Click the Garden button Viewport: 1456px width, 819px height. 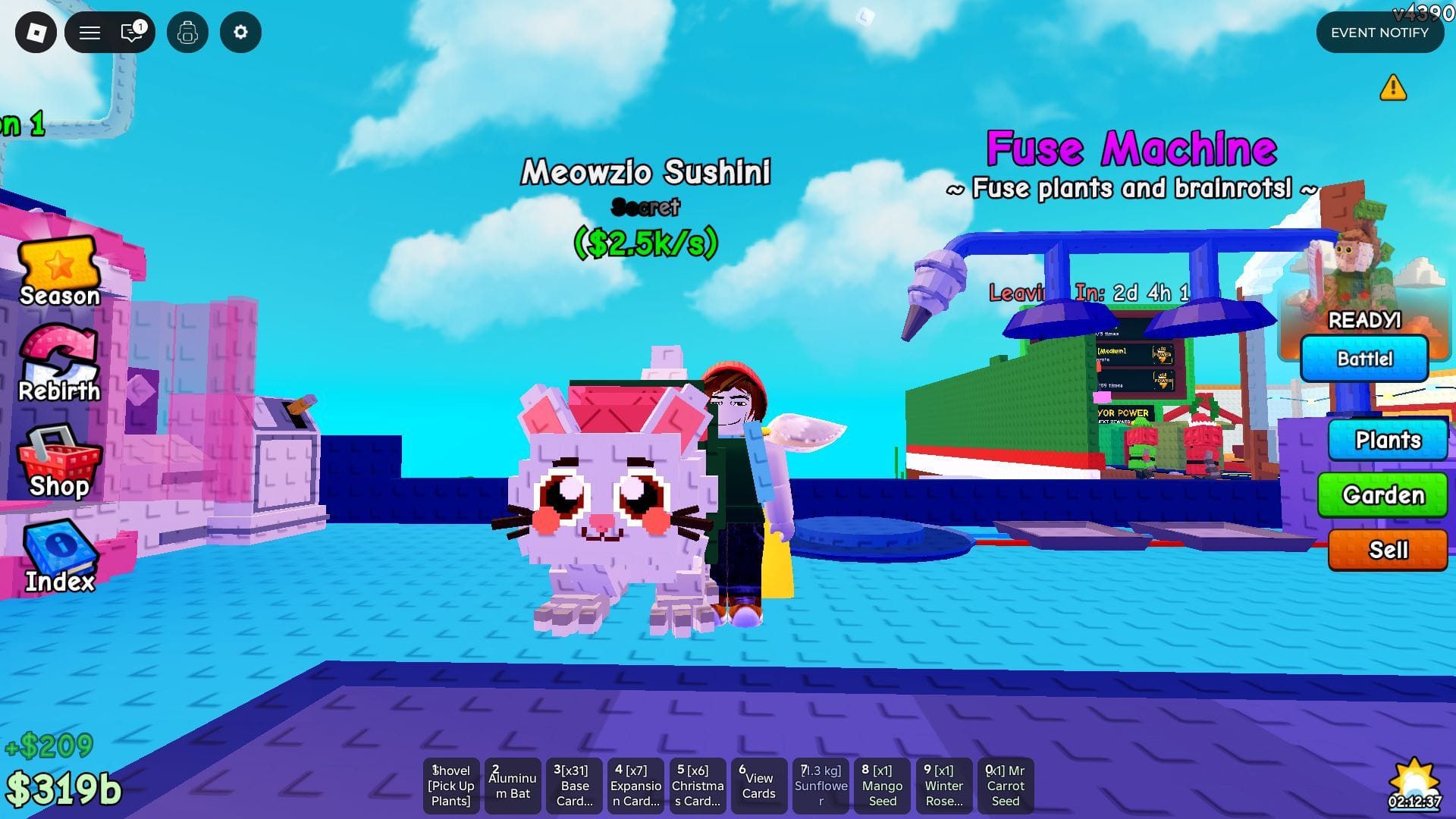pos(1382,495)
